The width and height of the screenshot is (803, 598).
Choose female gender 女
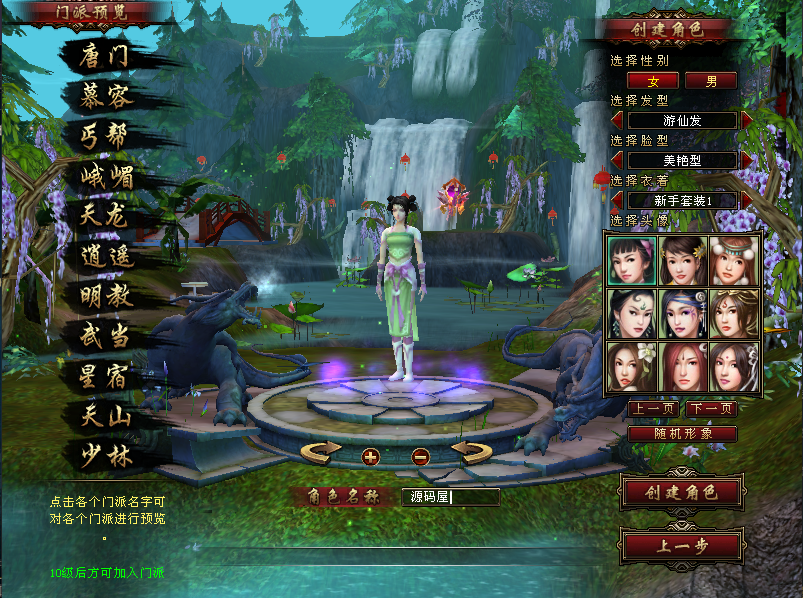(654, 81)
